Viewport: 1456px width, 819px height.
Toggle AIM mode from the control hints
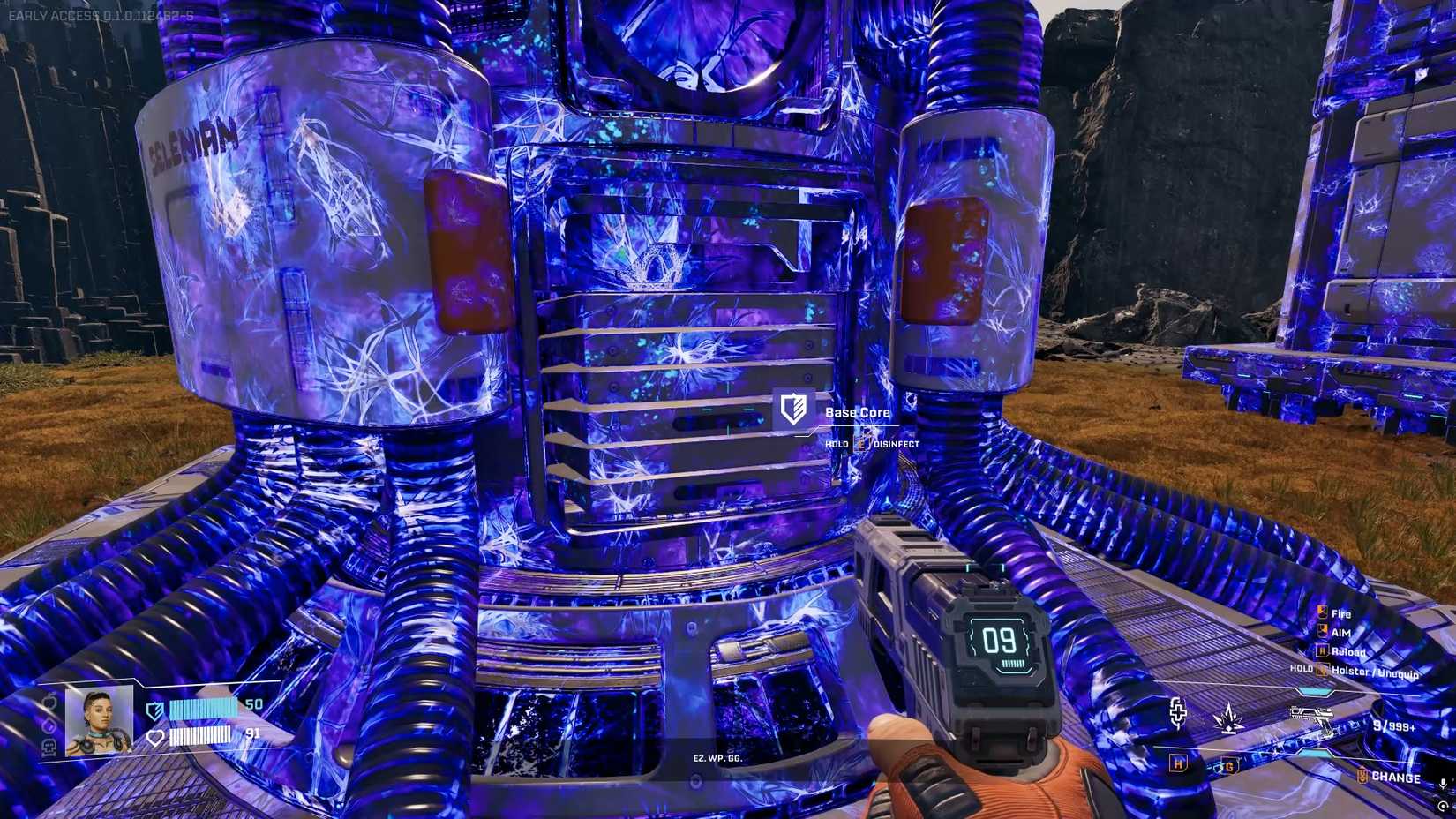(1340, 633)
